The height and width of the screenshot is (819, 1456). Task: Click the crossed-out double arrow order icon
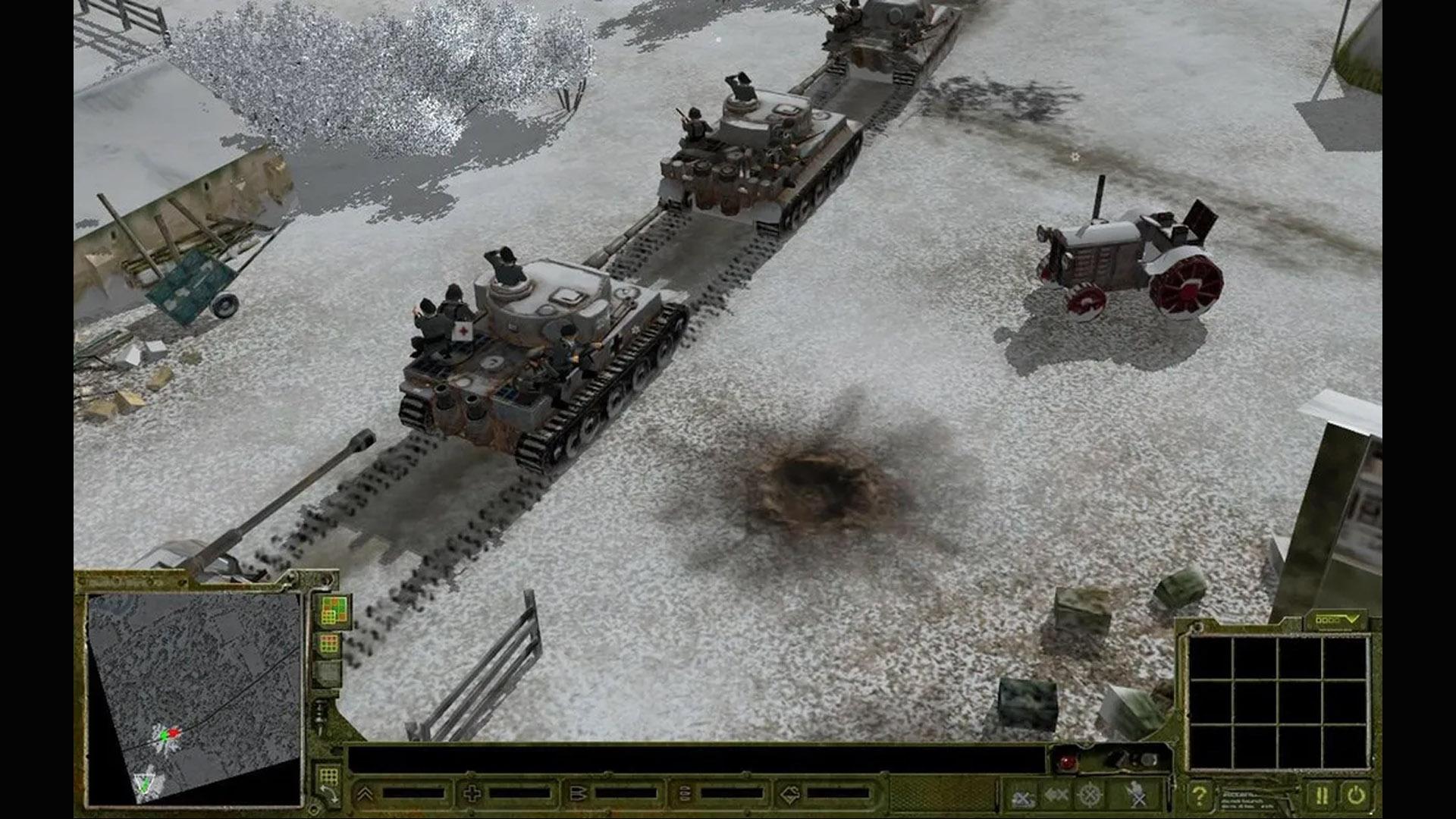[x=1056, y=795]
